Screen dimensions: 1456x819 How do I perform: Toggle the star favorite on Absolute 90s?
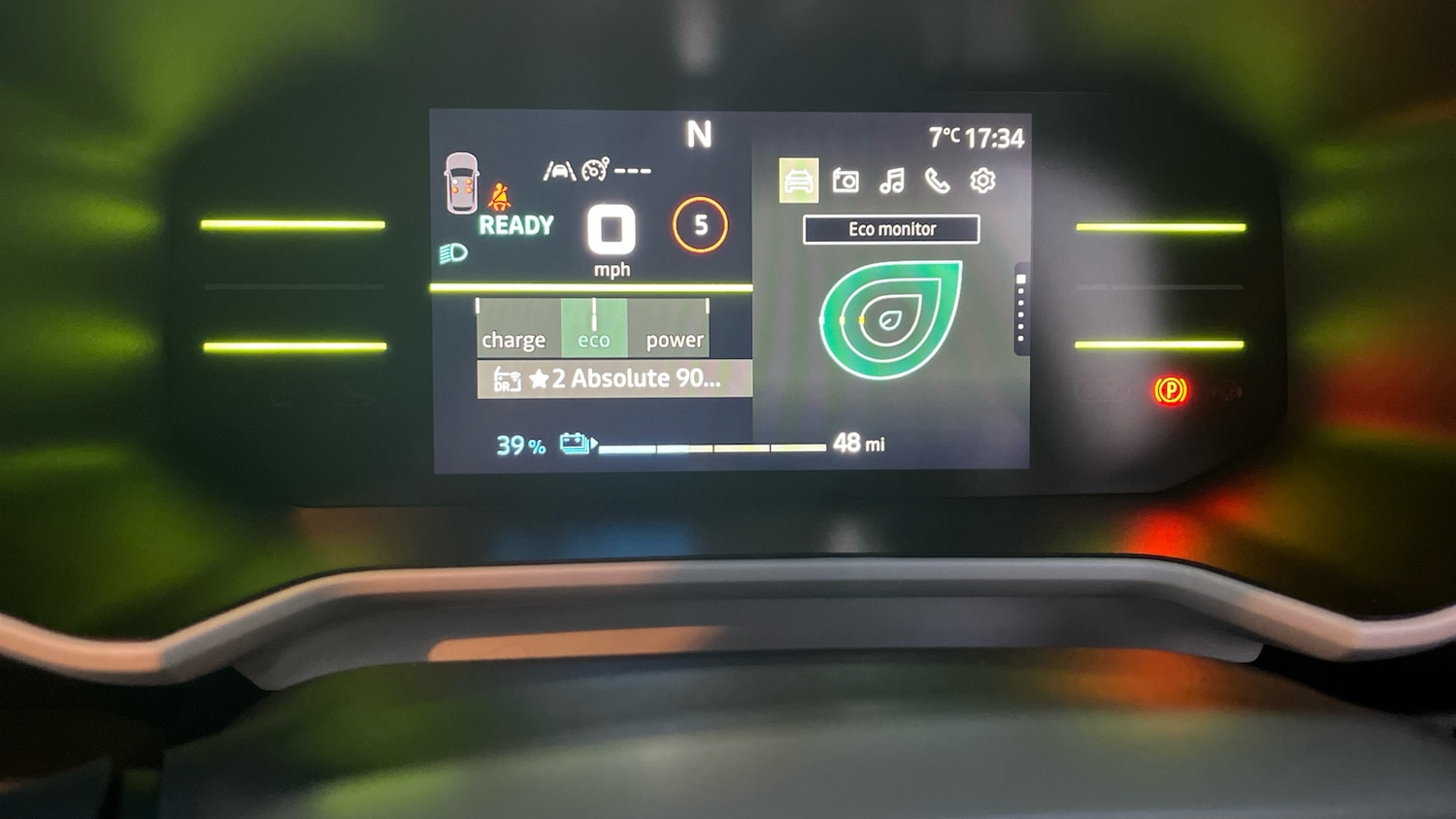pyautogui.click(x=541, y=378)
